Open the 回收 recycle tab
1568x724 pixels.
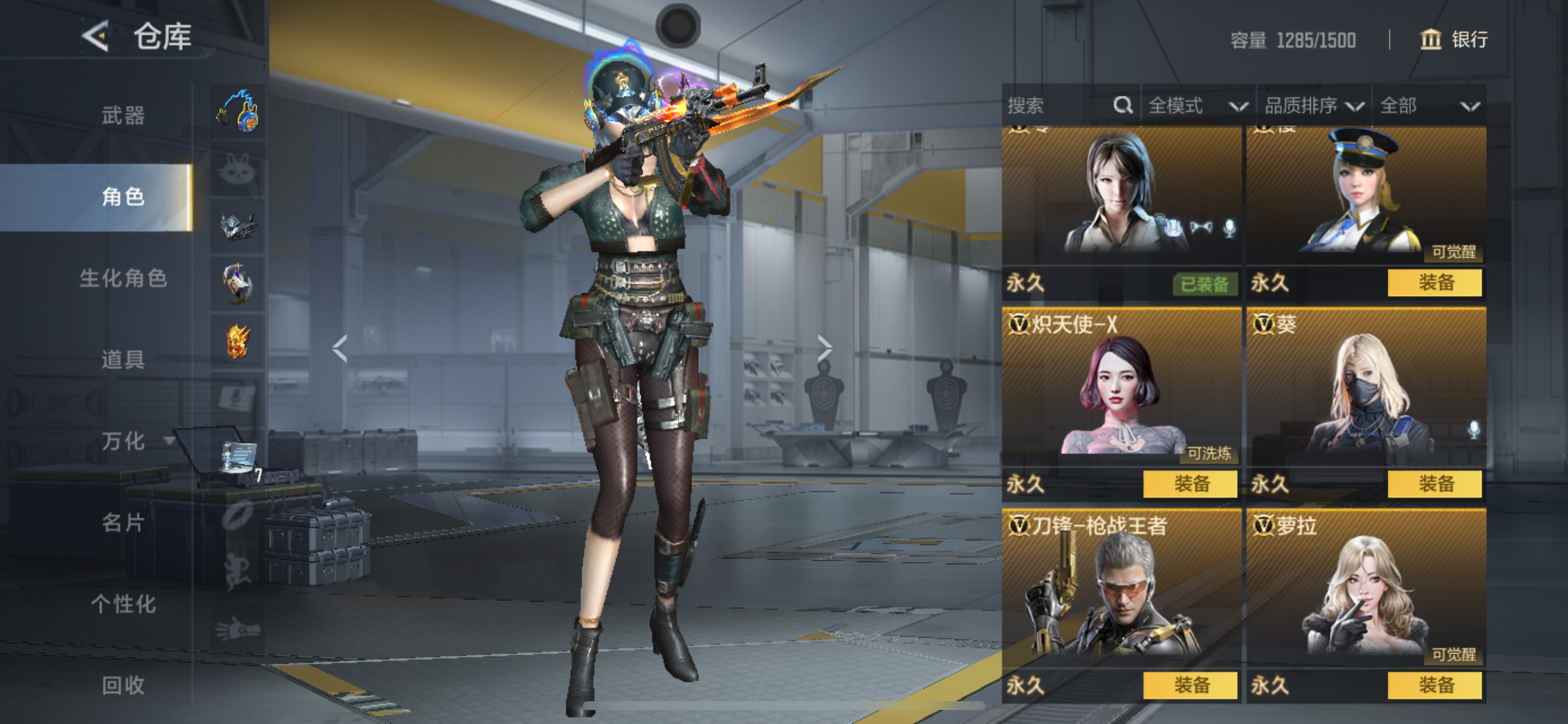[x=123, y=686]
